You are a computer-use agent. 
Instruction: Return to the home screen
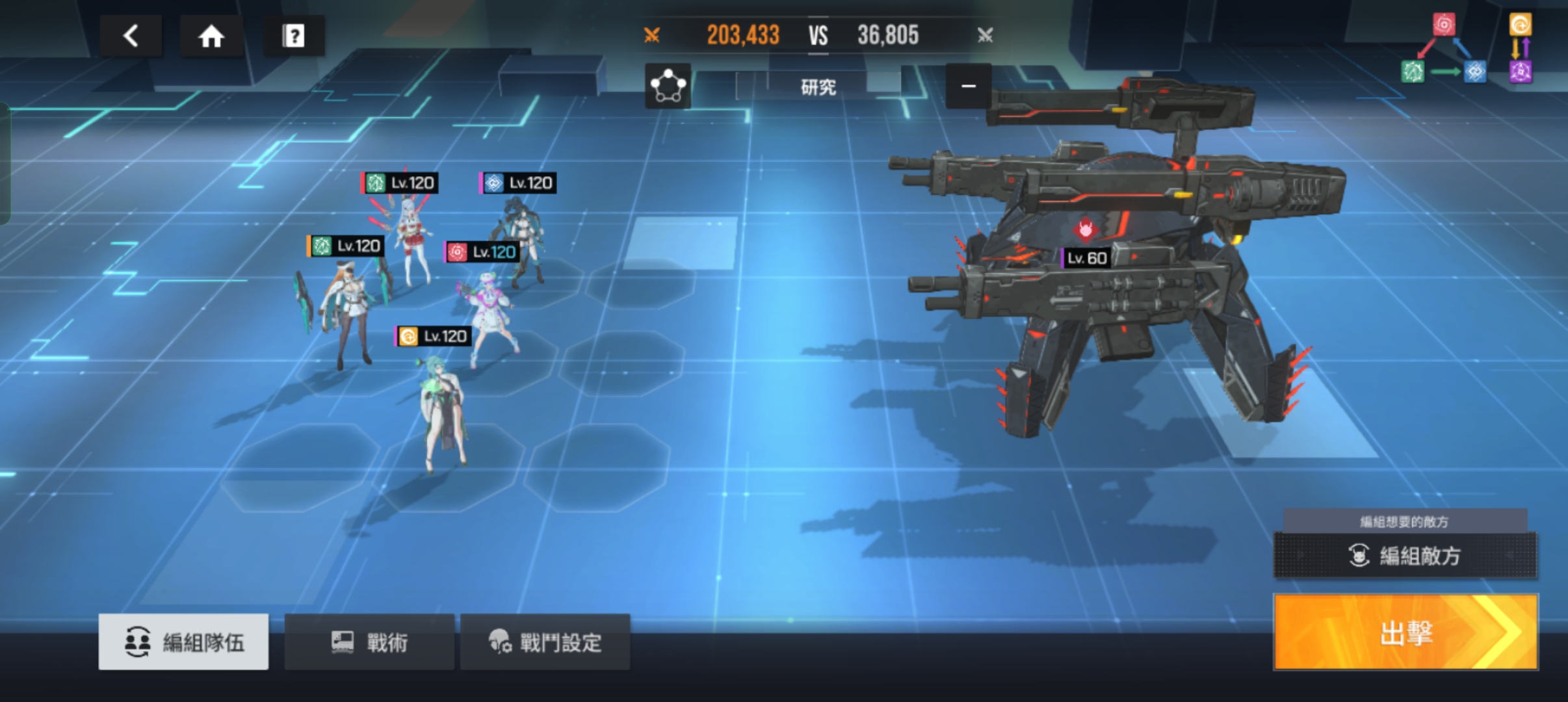click(211, 36)
